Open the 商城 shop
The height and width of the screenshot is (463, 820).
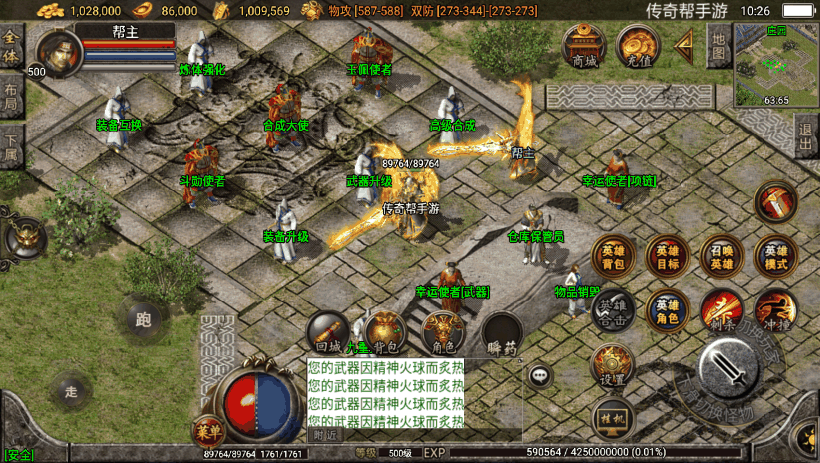pyautogui.click(x=583, y=46)
